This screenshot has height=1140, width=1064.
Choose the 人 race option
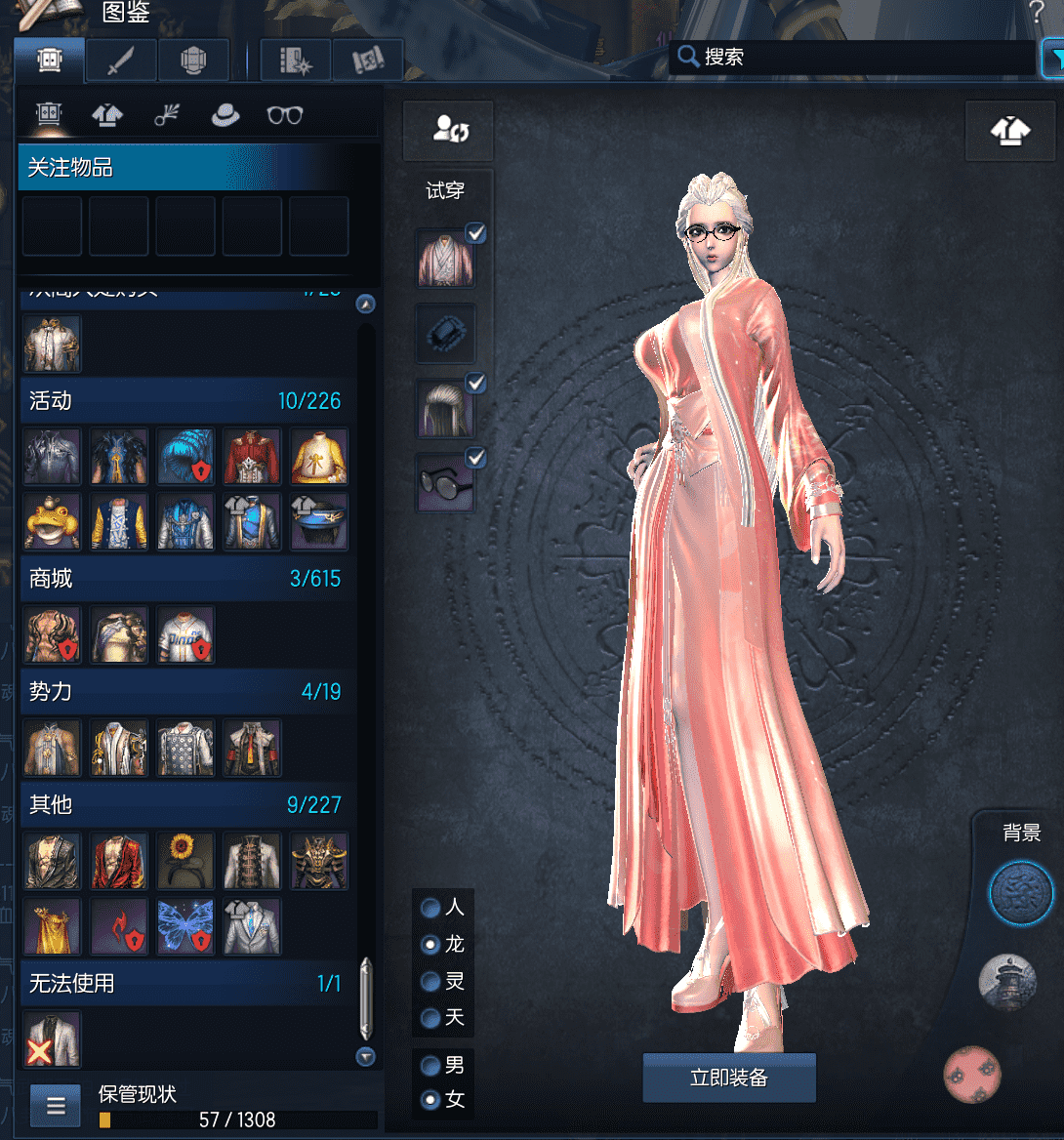(430, 908)
